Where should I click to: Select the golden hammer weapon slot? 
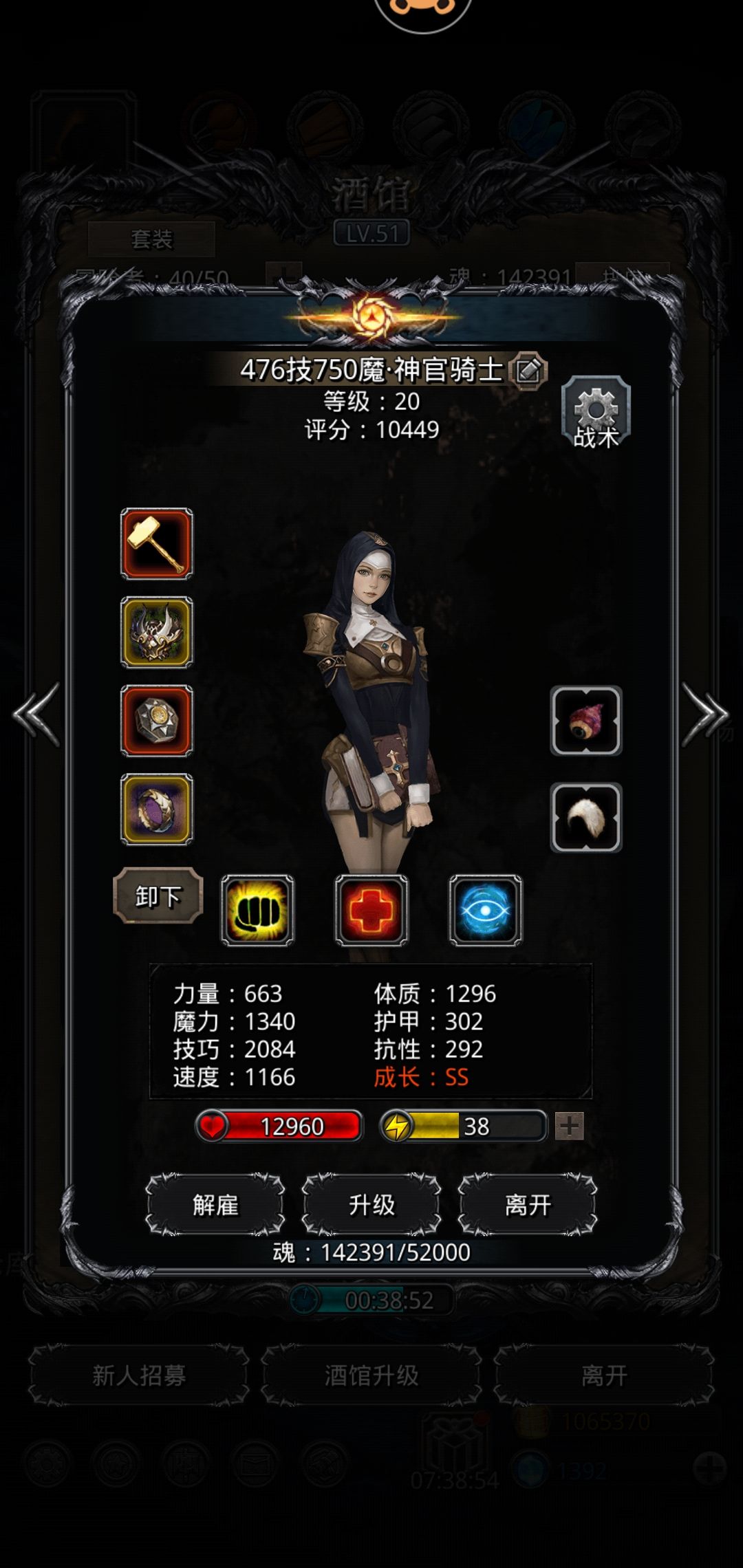[157, 543]
